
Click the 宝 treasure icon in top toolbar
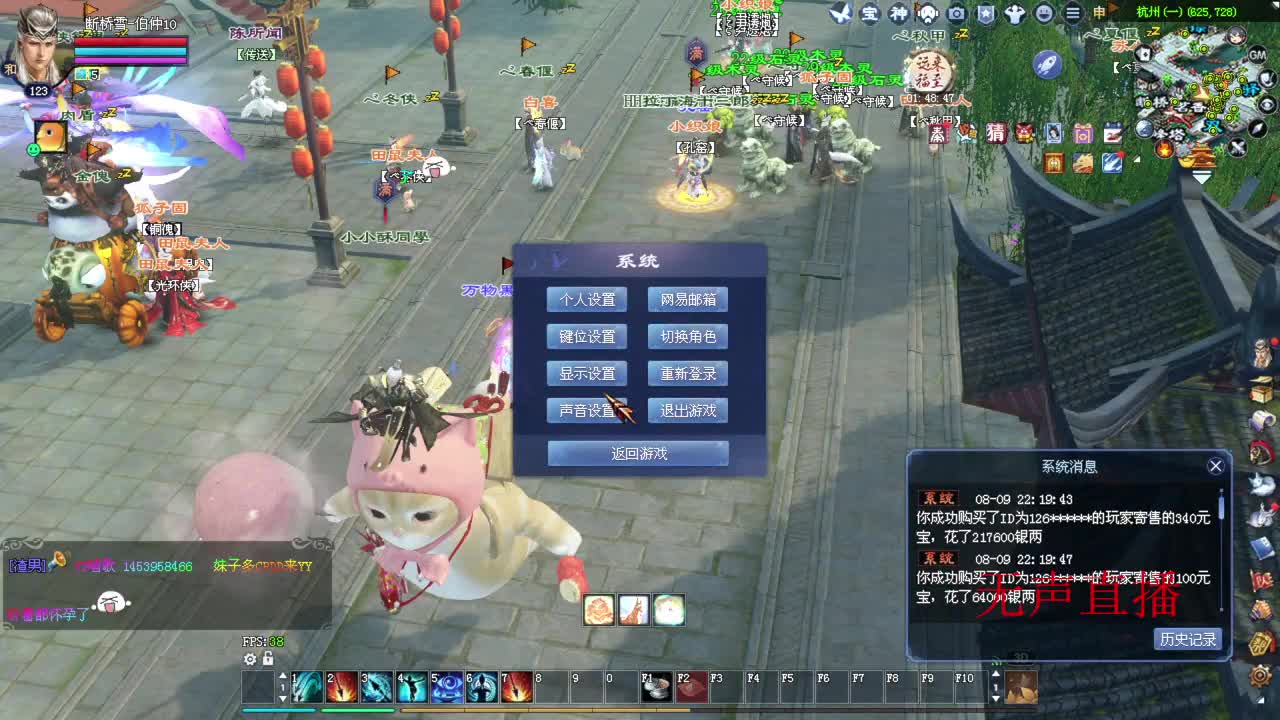870,13
